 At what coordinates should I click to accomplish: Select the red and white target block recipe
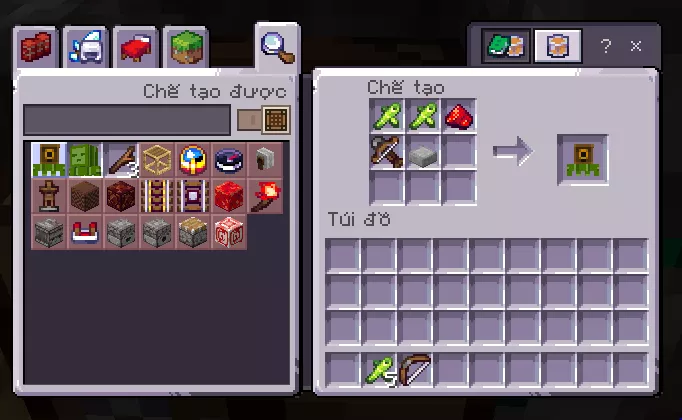coord(229,232)
